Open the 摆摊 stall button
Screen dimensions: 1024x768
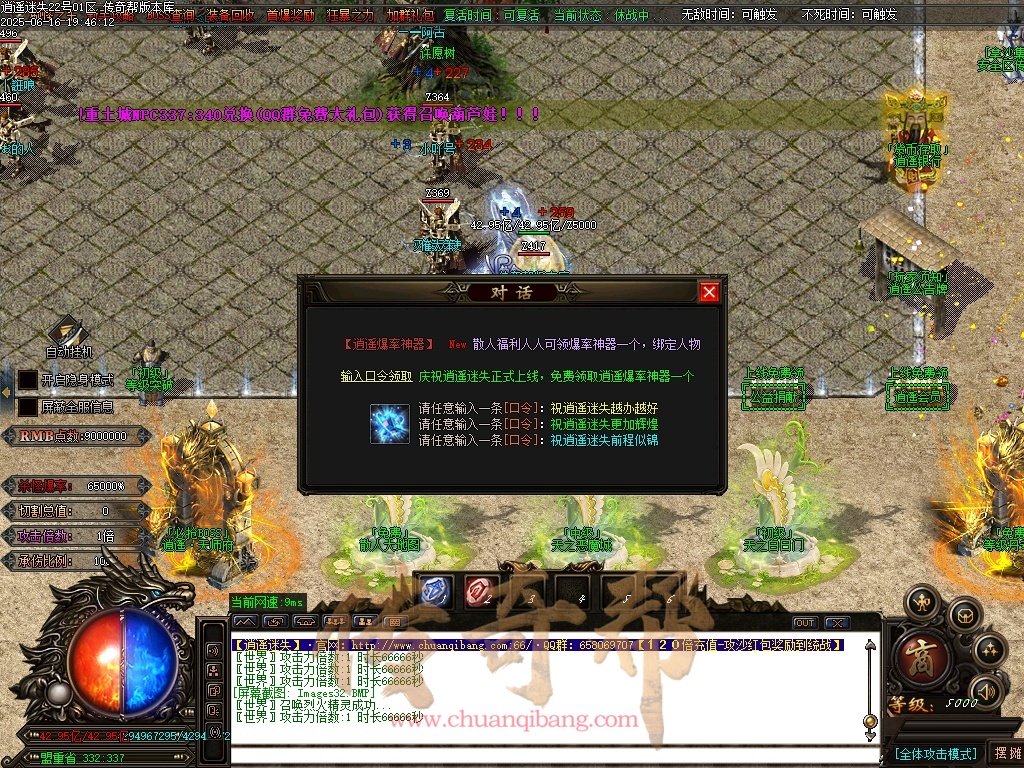(1005, 753)
